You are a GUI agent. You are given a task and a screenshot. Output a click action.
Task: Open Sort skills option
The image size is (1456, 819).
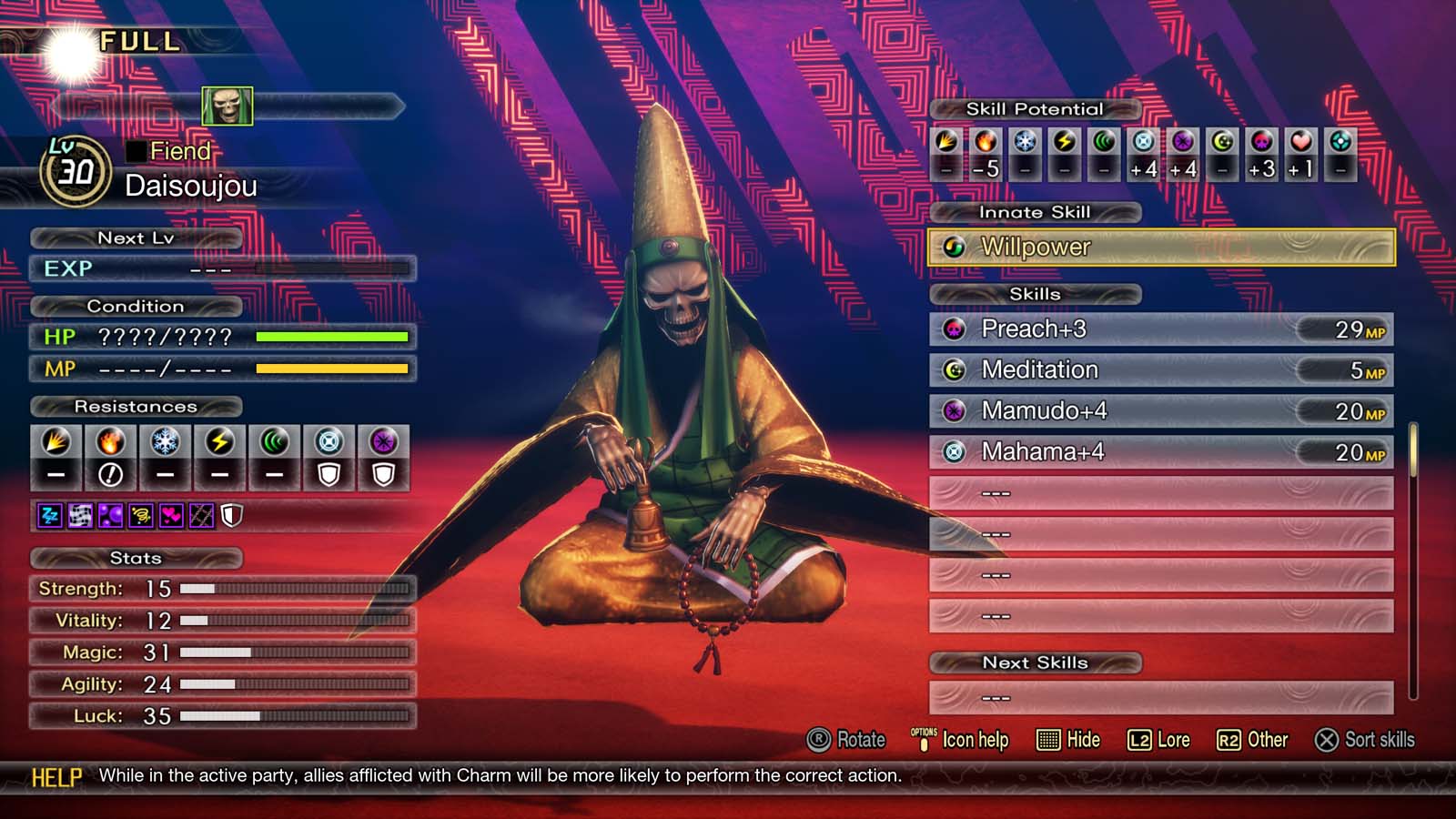coord(1366,741)
